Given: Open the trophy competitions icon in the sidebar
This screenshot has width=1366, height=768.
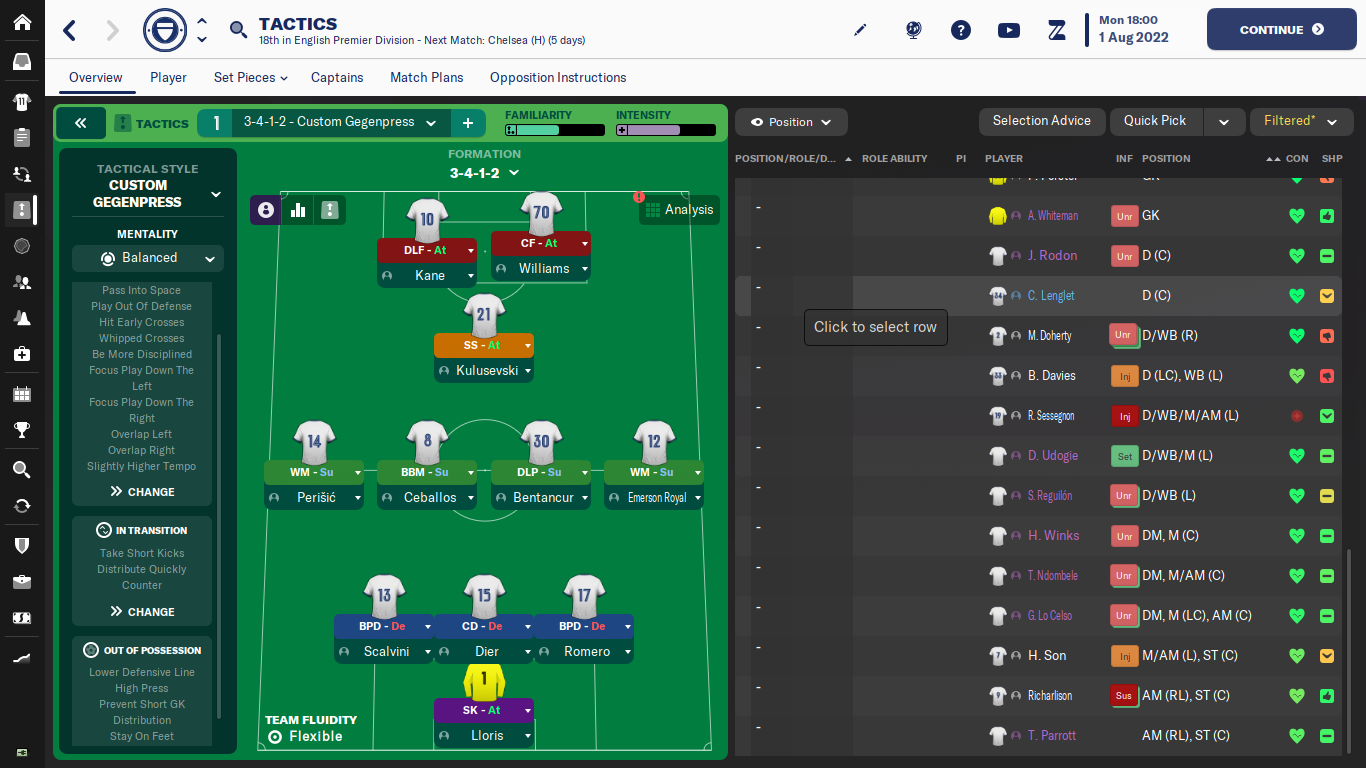Looking at the screenshot, I should click(21, 430).
